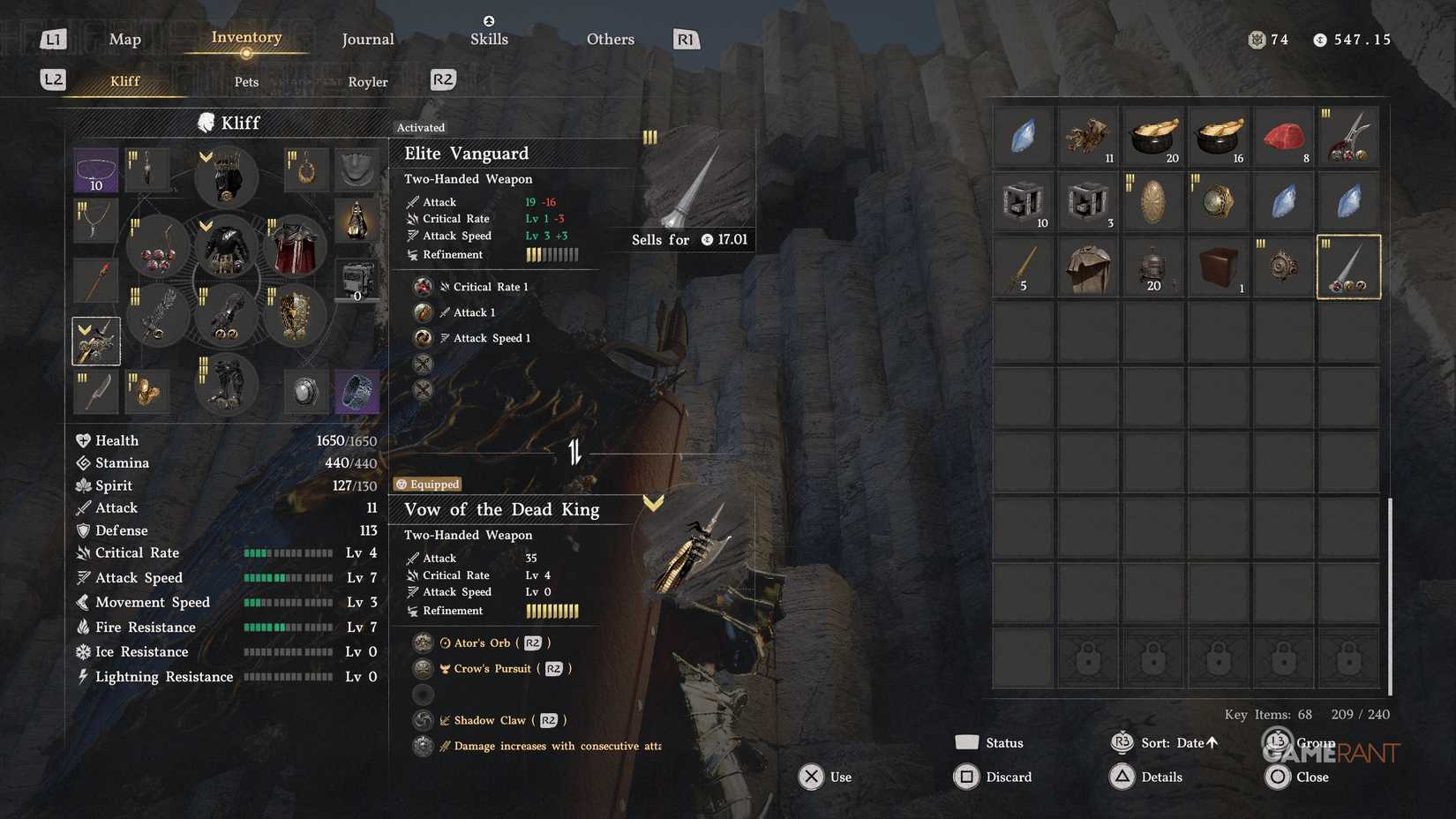Expand the upgrade arrow on the helmet slot
Viewport: 1456px width, 819px height.
pyautogui.click(x=205, y=156)
